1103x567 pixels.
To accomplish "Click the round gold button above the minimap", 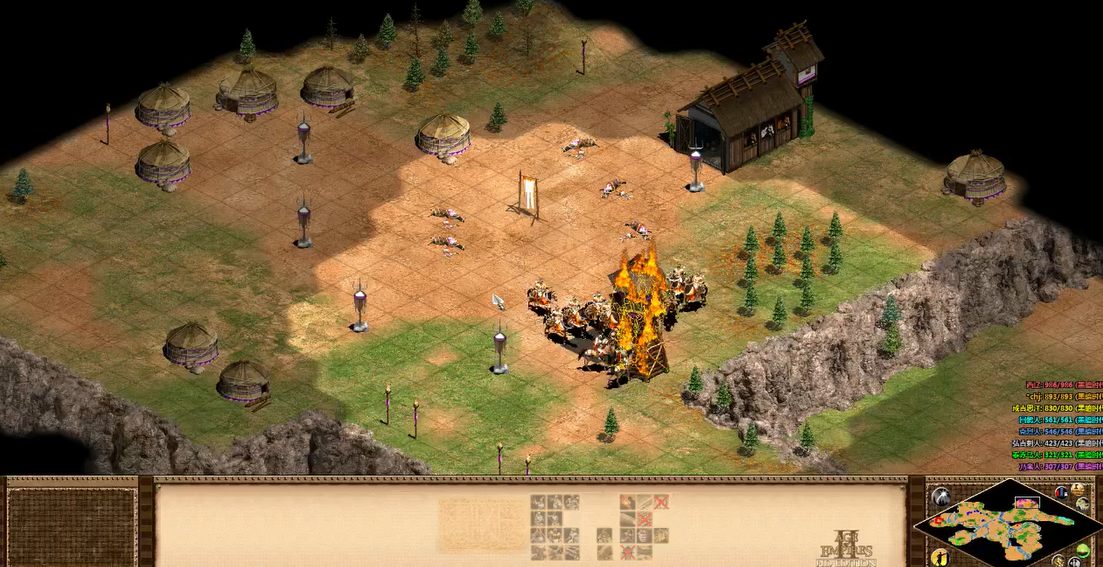I will pyautogui.click(x=1079, y=490).
